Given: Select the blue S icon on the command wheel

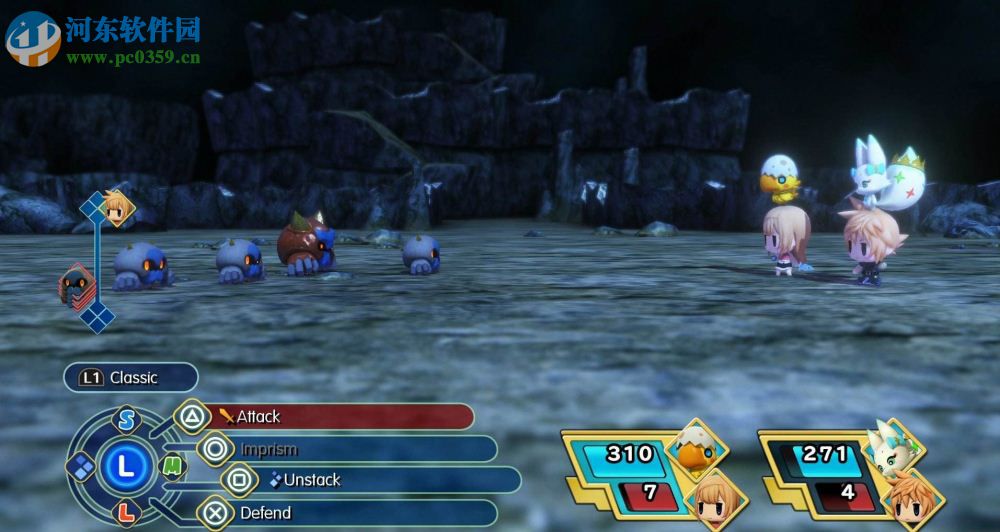Looking at the screenshot, I should tap(126, 420).
